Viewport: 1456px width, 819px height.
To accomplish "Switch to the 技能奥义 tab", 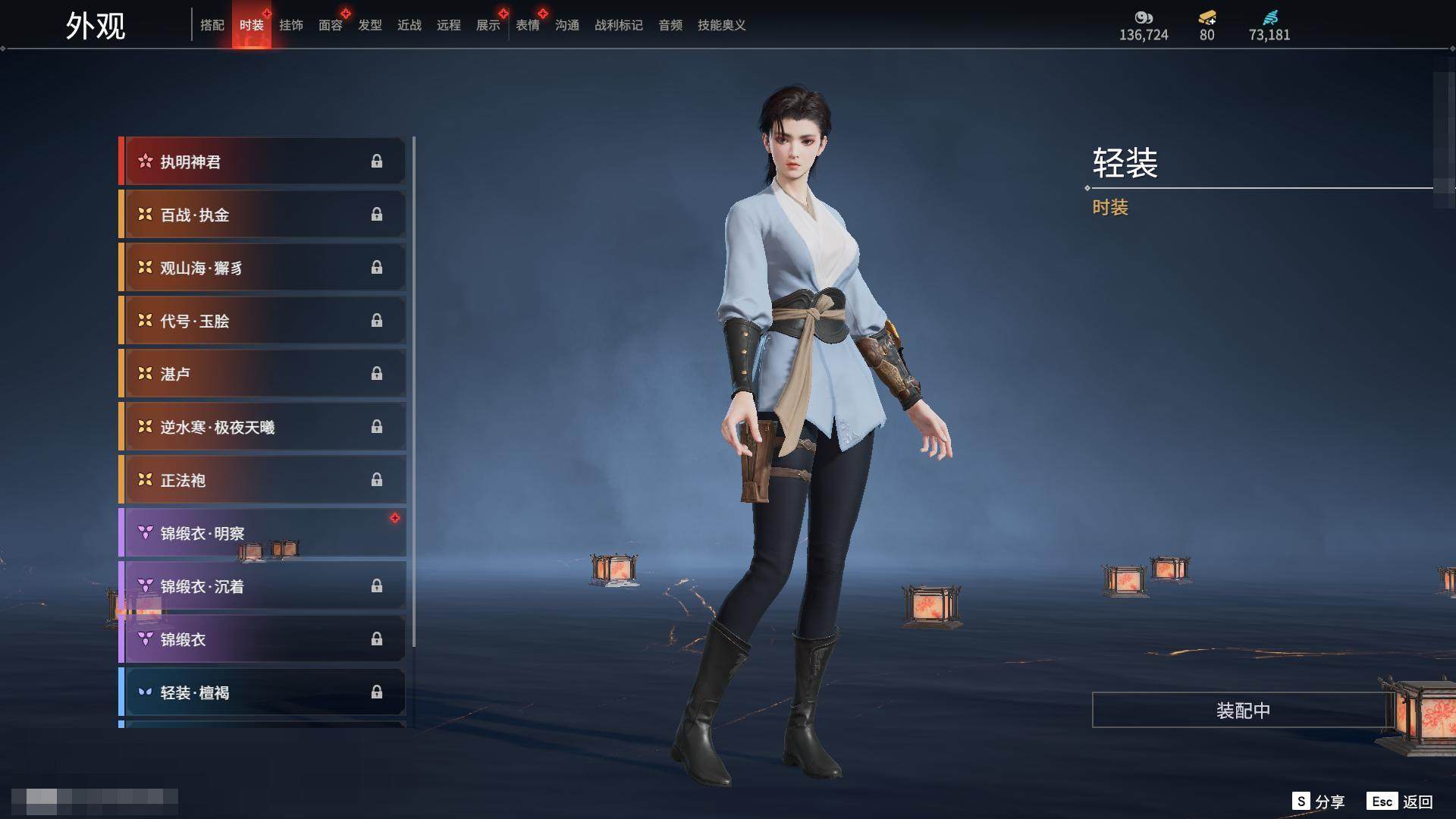I will [x=722, y=26].
